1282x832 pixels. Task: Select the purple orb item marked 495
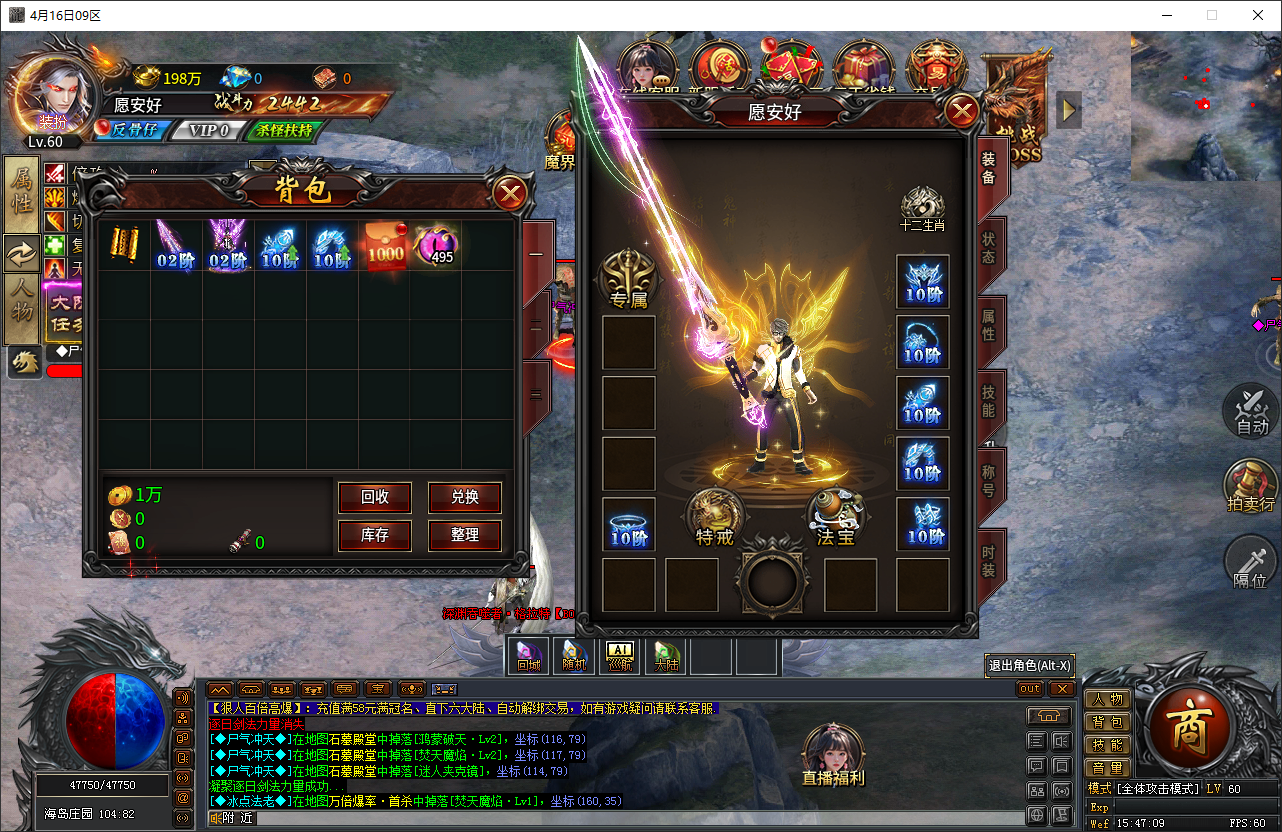(x=437, y=246)
